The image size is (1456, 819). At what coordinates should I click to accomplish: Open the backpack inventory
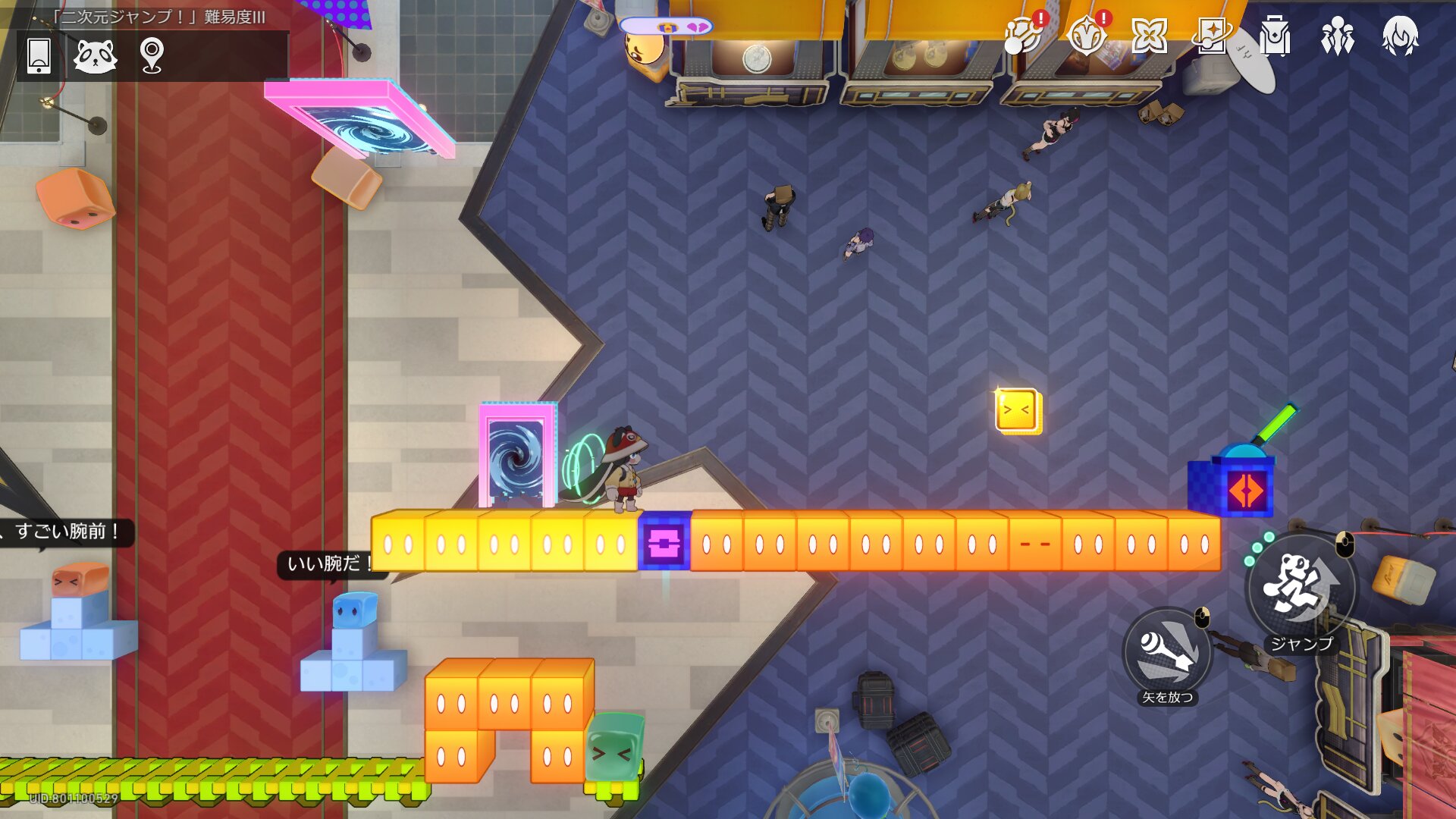(x=1275, y=35)
